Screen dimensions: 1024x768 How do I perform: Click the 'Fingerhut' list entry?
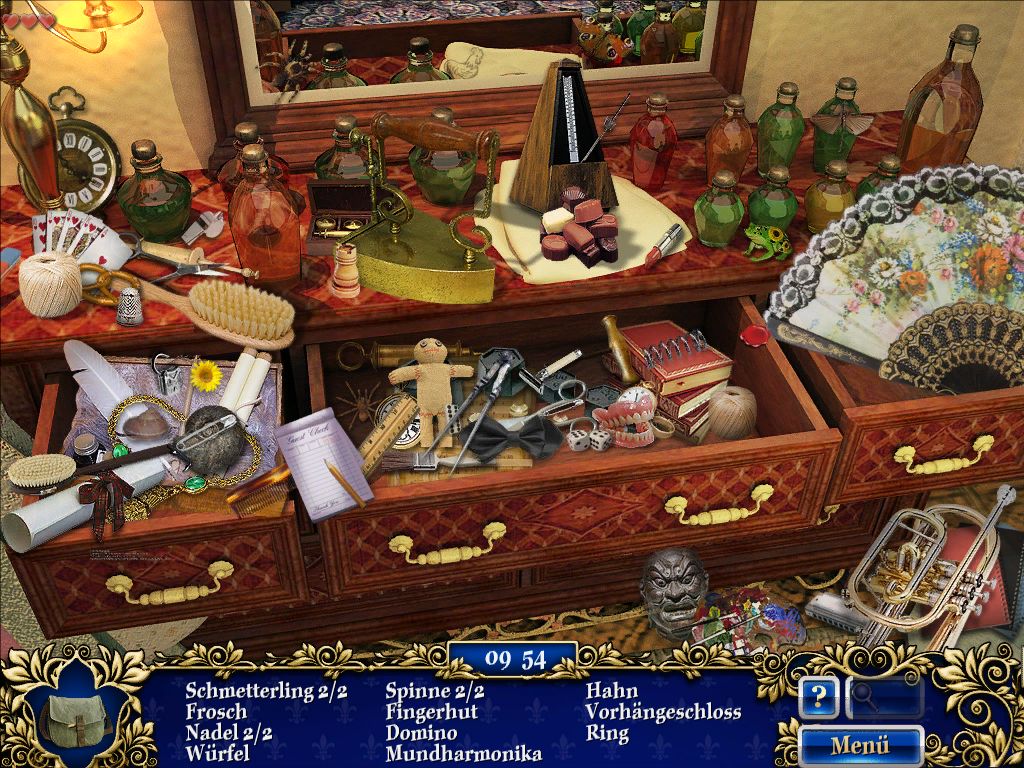pos(431,712)
